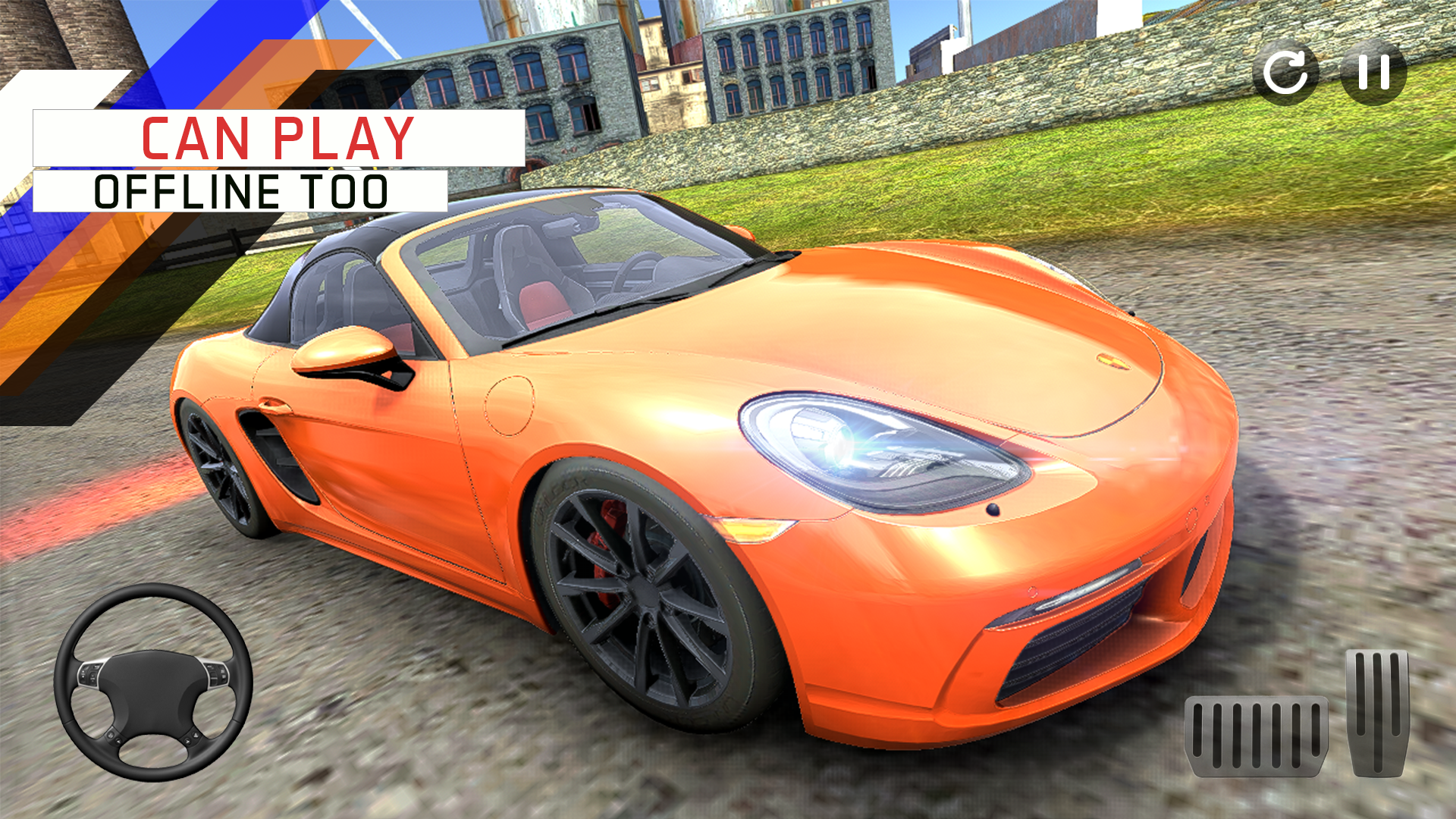Viewport: 1456px width, 819px height.
Task: Hit the wide brake pedal
Action: 1257,736
